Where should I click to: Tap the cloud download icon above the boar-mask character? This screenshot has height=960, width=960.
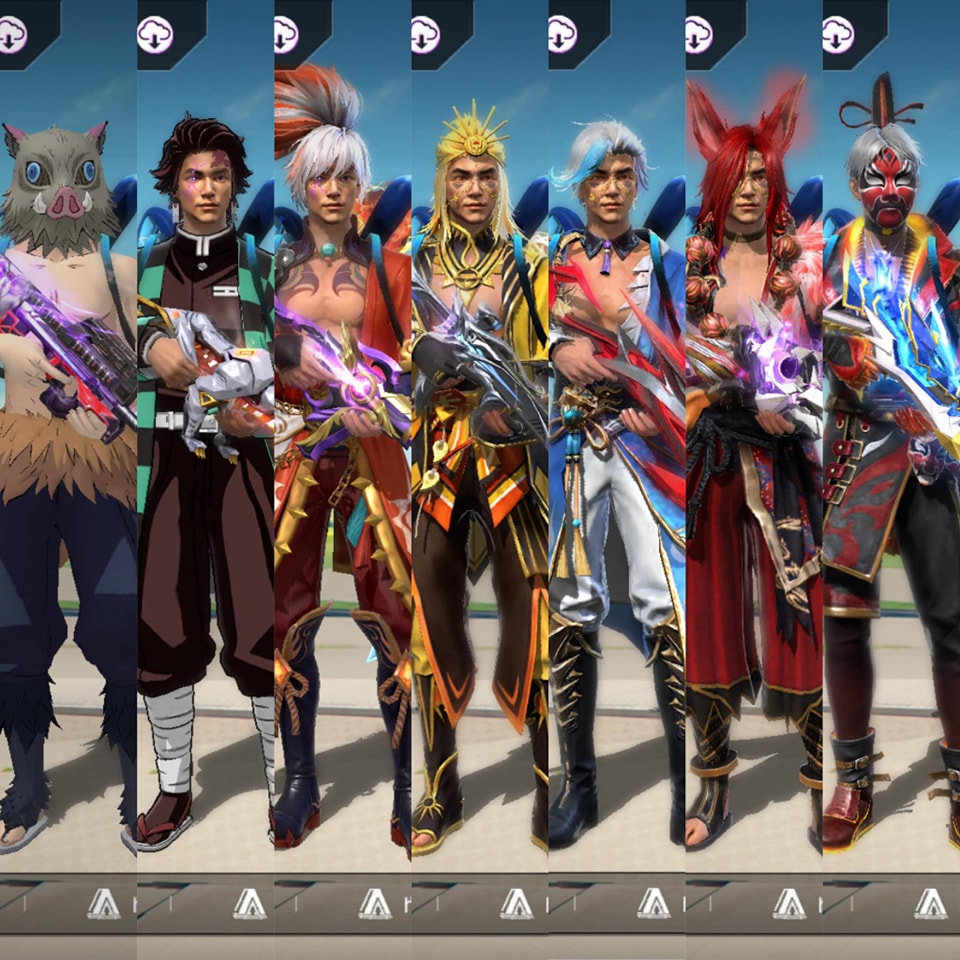click(x=13, y=35)
